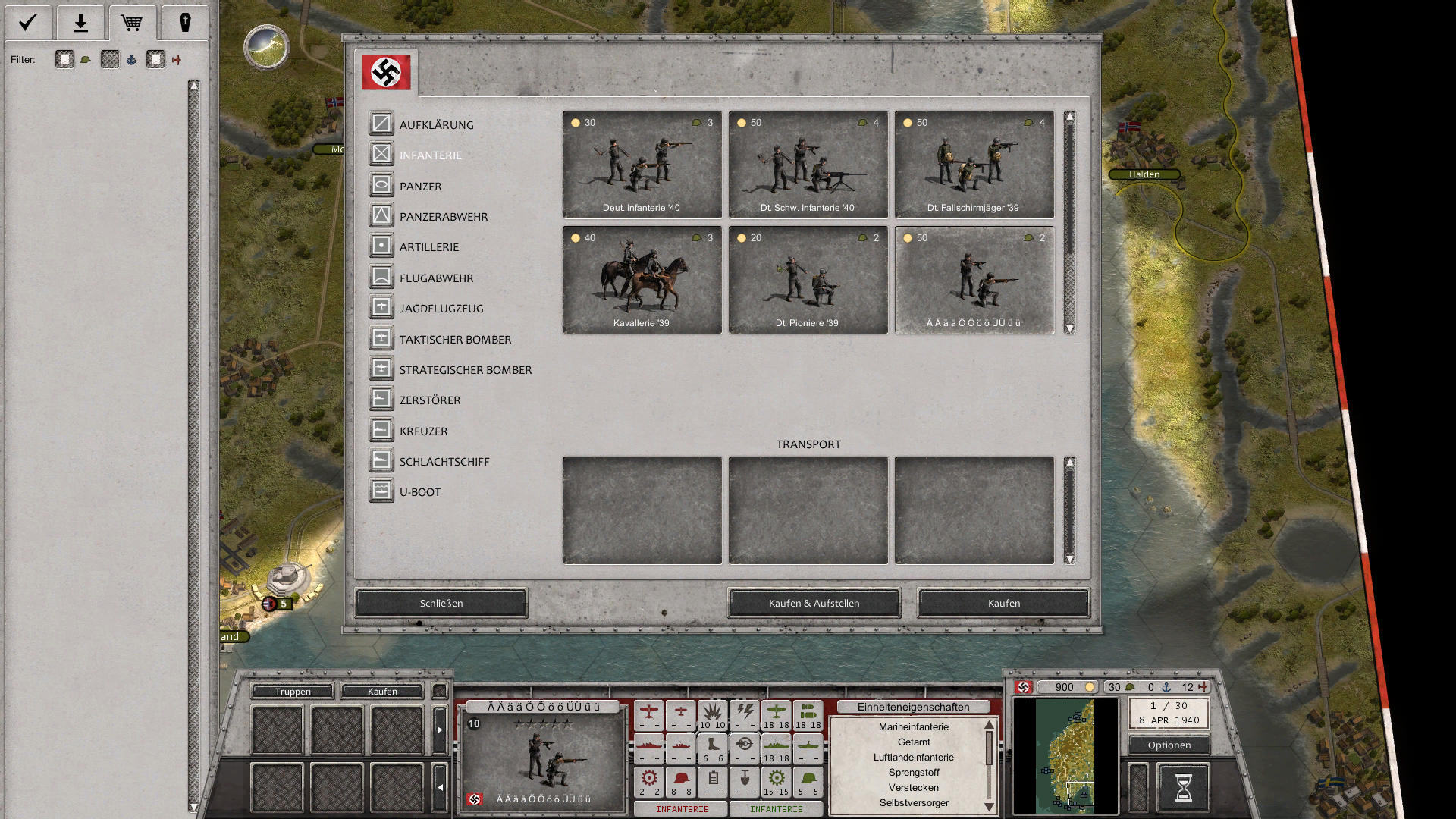This screenshot has width=1456, height=819.
Task: Select the INFANTERIE category icon
Action: [x=381, y=155]
